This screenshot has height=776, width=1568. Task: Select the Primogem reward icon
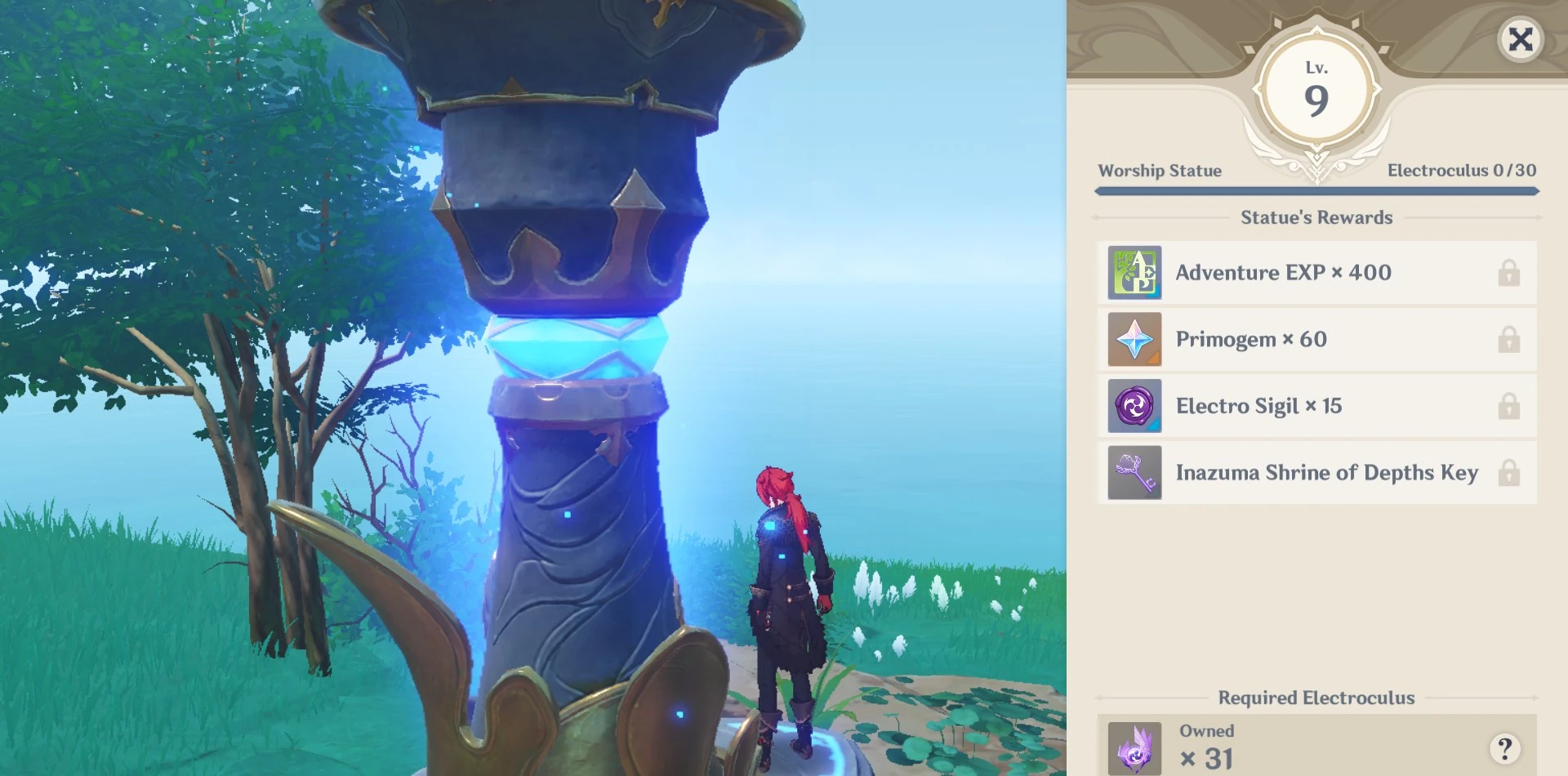[1134, 339]
